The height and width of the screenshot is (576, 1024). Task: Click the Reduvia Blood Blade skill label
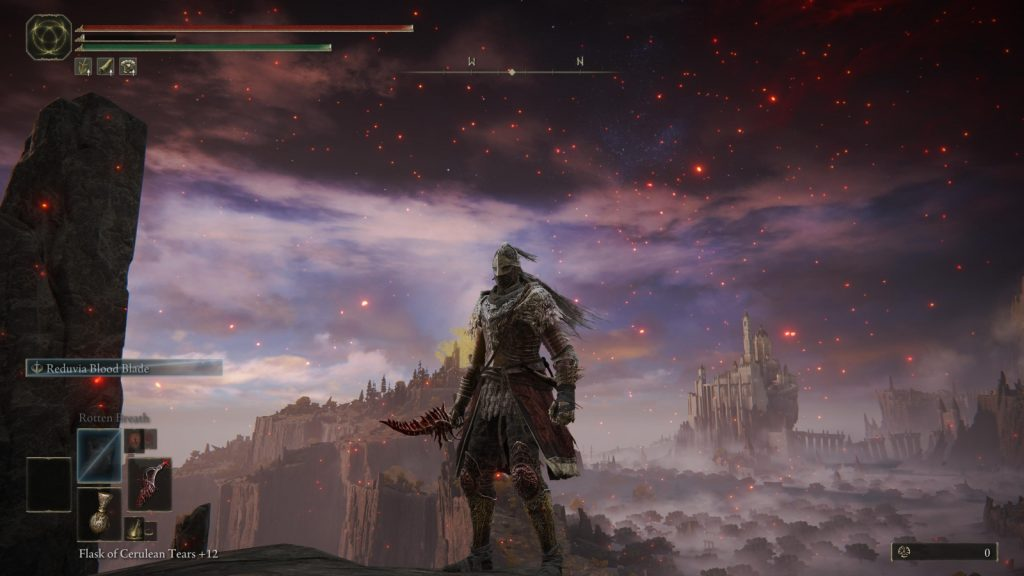[124, 368]
